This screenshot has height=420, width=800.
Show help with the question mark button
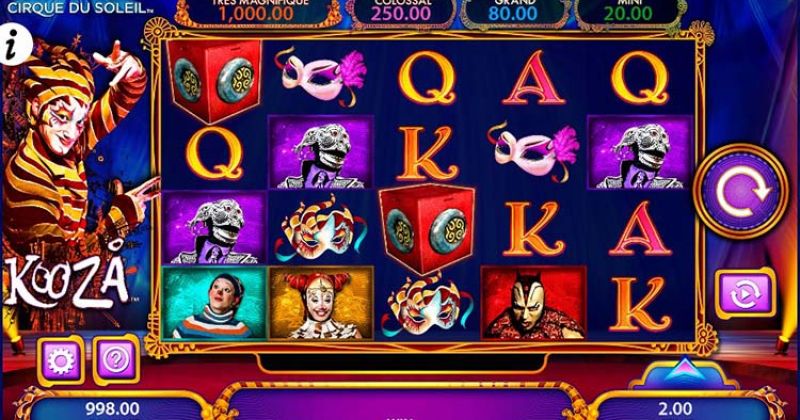coord(113,357)
